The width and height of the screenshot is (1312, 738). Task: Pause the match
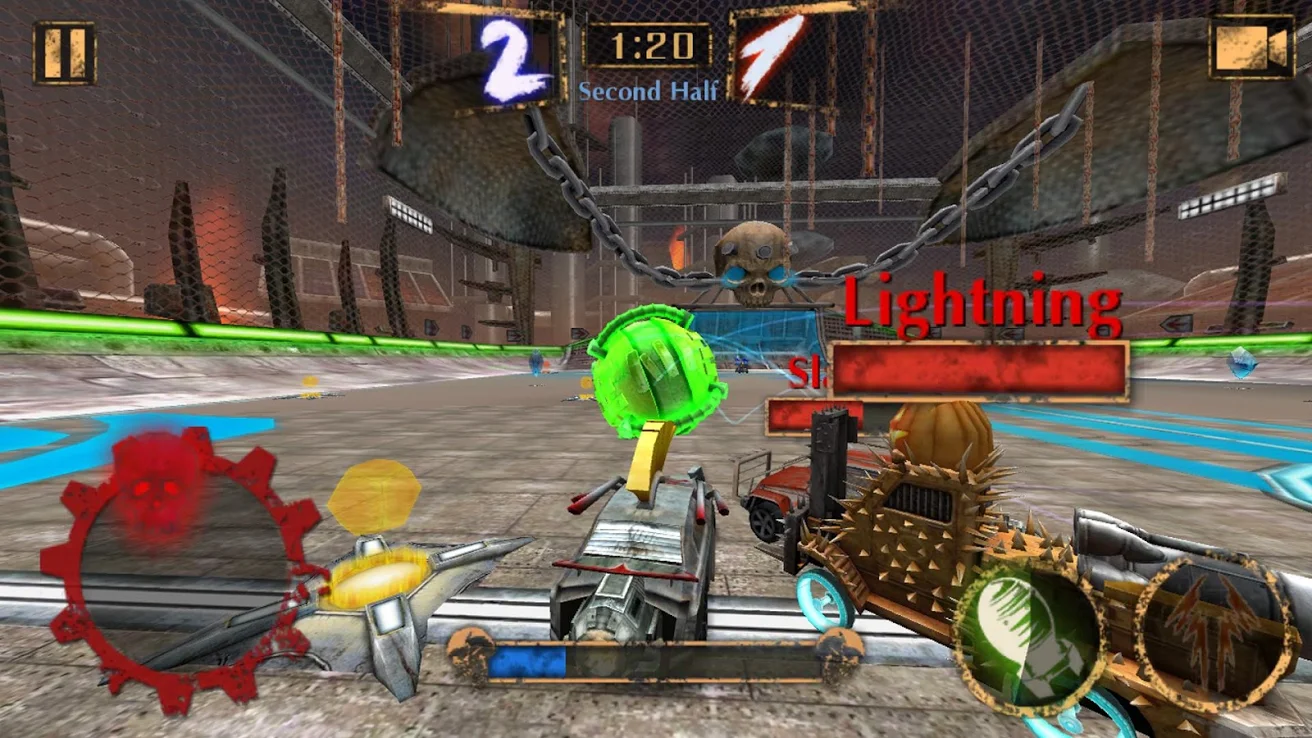click(x=64, y=53)
